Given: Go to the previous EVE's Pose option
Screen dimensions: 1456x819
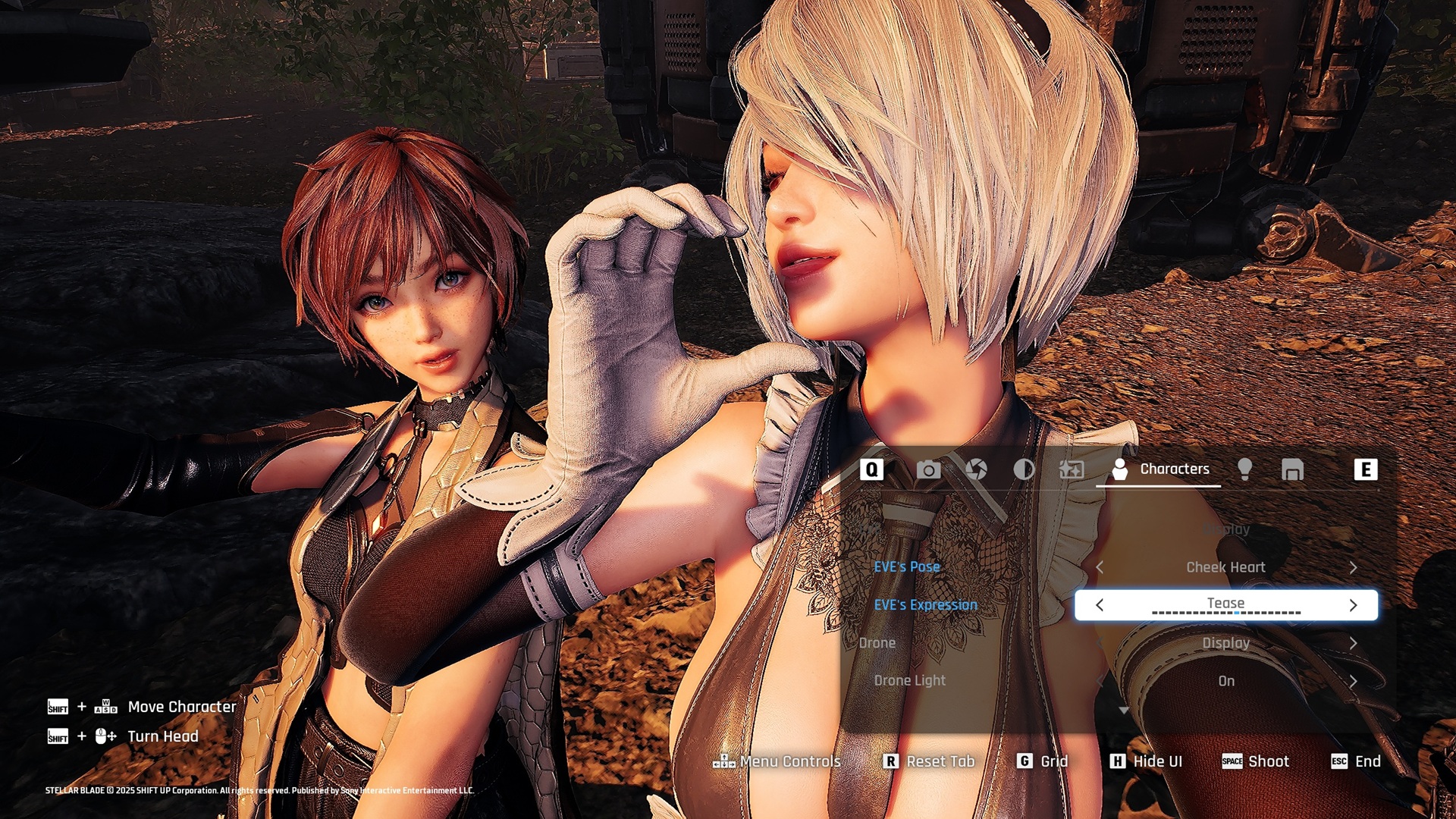Looking at the screenshot, I should coord(1100,567).
